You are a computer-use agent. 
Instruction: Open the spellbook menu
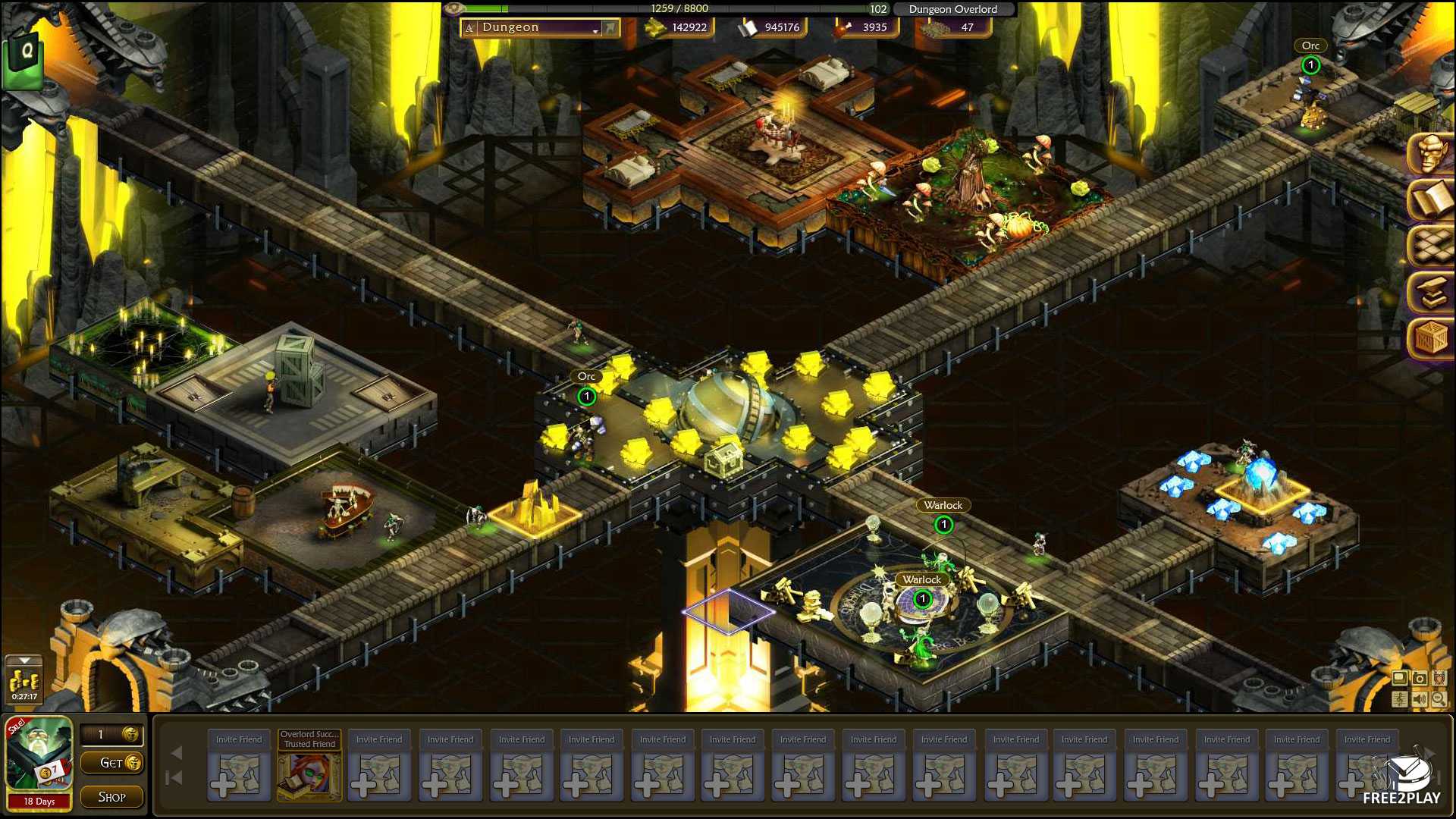point(1431,200)
